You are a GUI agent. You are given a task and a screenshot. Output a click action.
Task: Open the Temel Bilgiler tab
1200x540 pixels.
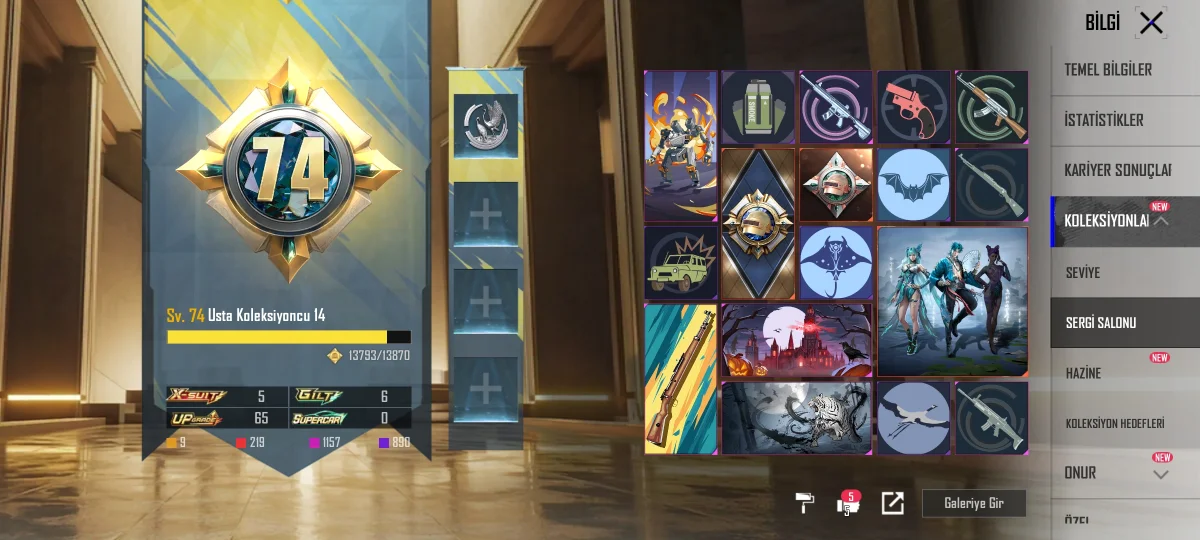(x=1108, y=70)
